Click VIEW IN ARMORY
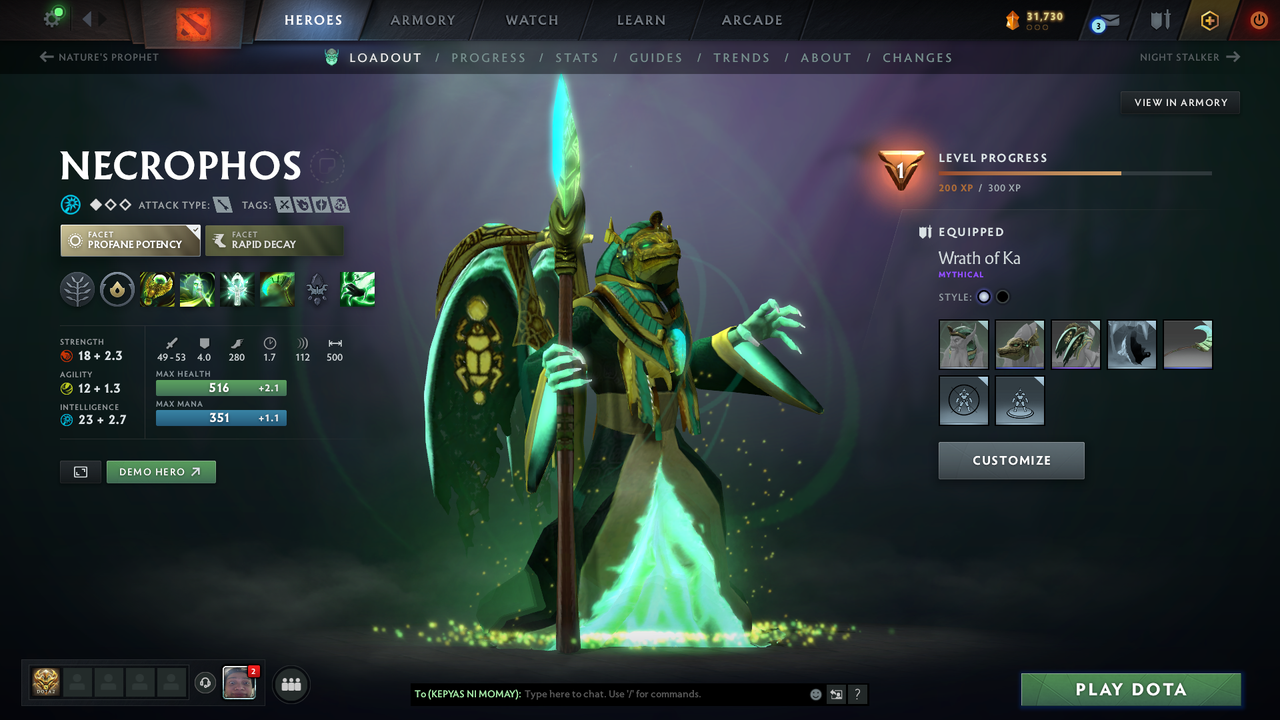Image resolution: width=1280 pixels, height=720 pixels. click(1179, 102)
